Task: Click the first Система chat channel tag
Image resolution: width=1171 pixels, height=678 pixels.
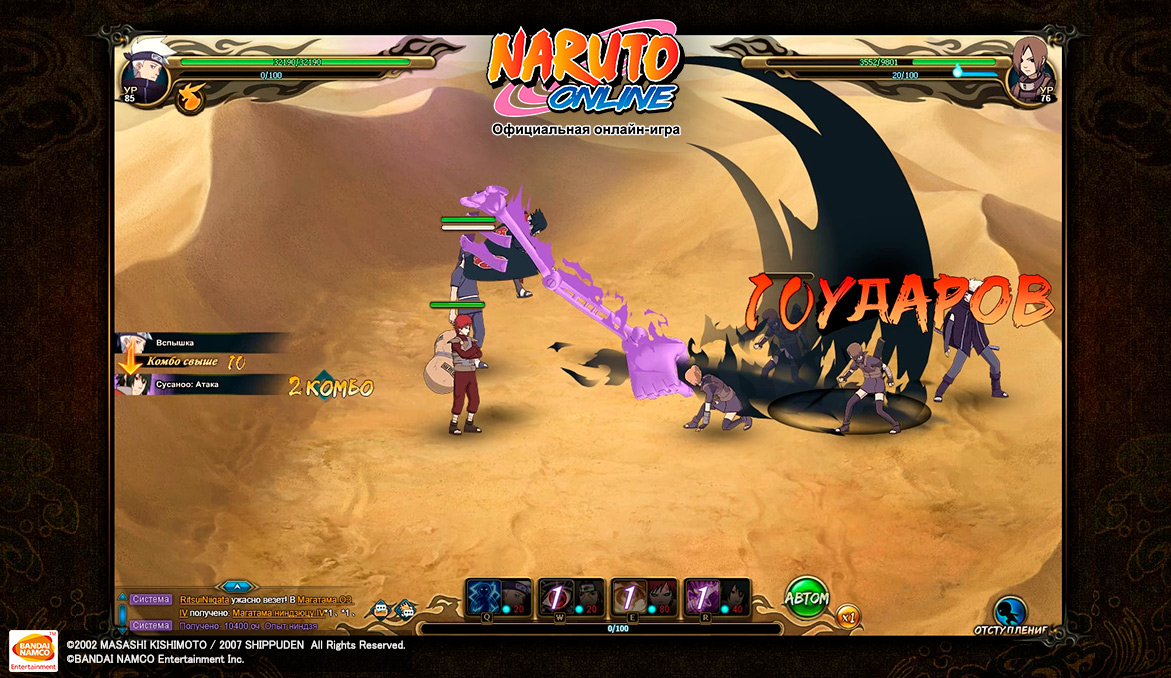Action: (x=151, y=599)
